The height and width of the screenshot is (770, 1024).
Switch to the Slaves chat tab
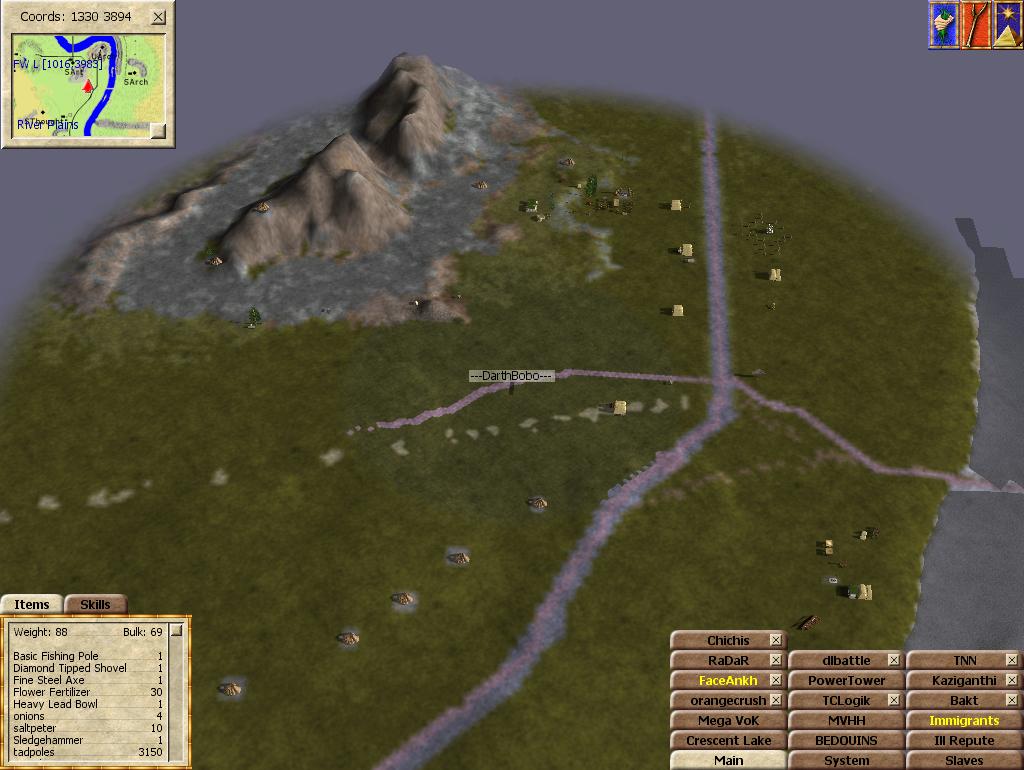964,760
